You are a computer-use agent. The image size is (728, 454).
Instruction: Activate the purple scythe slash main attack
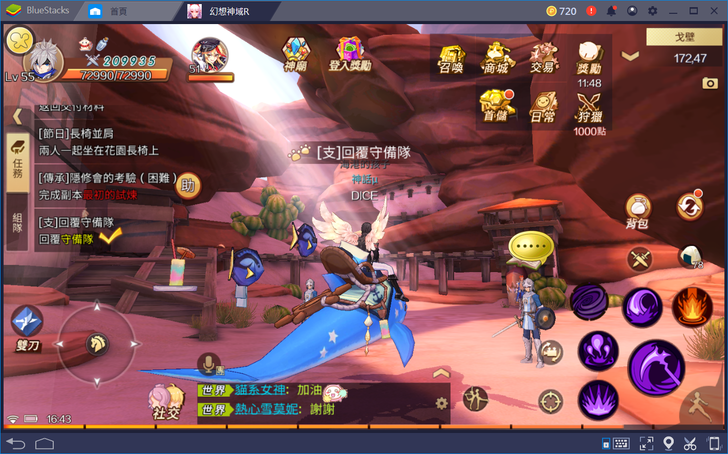pos(655,365)
